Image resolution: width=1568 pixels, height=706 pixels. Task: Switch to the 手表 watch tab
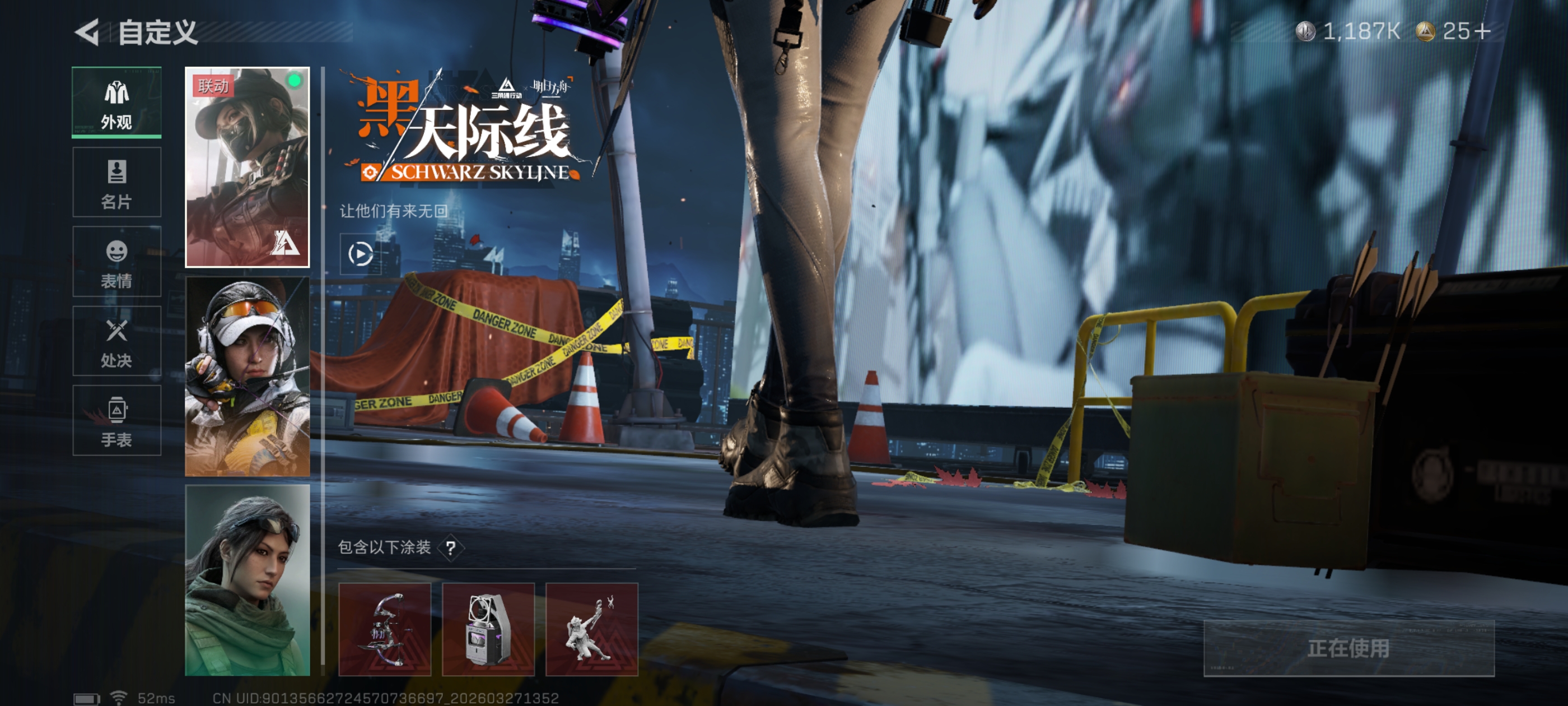116,420
